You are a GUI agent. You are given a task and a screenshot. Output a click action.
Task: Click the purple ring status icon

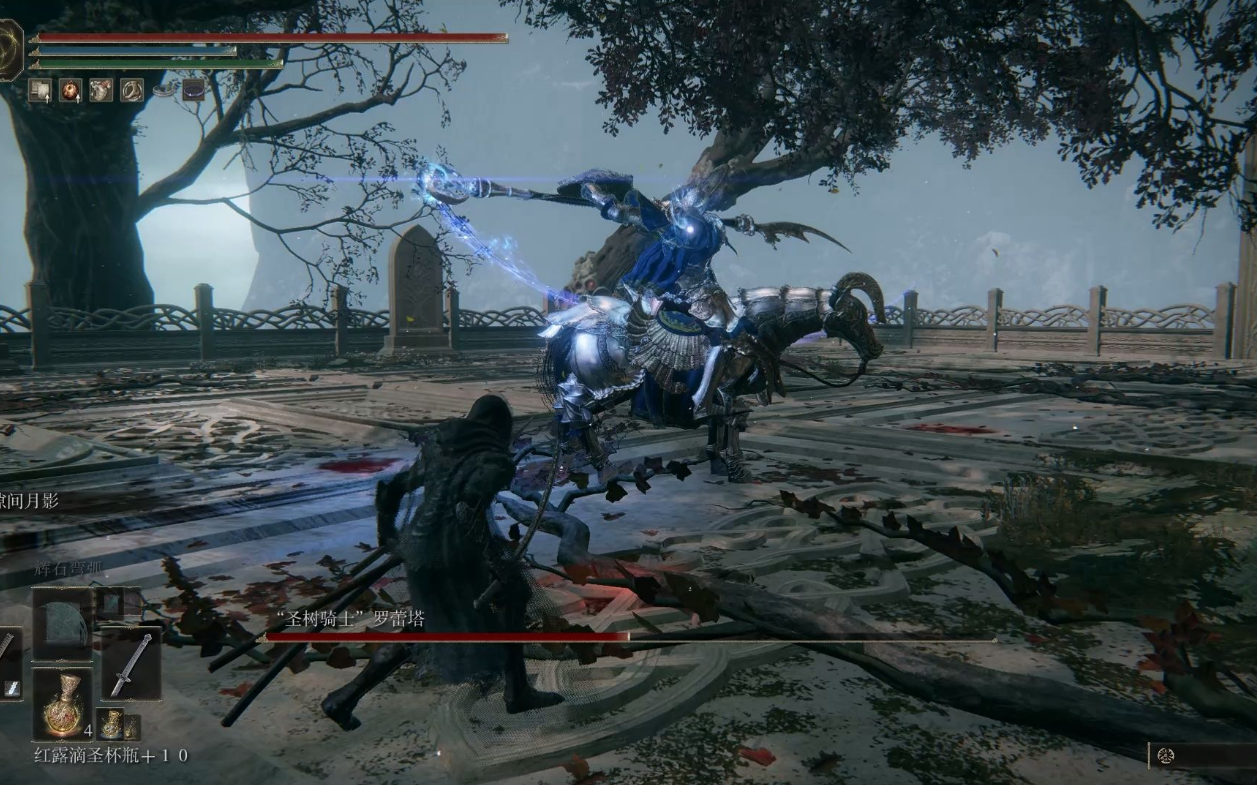[193, 90]
